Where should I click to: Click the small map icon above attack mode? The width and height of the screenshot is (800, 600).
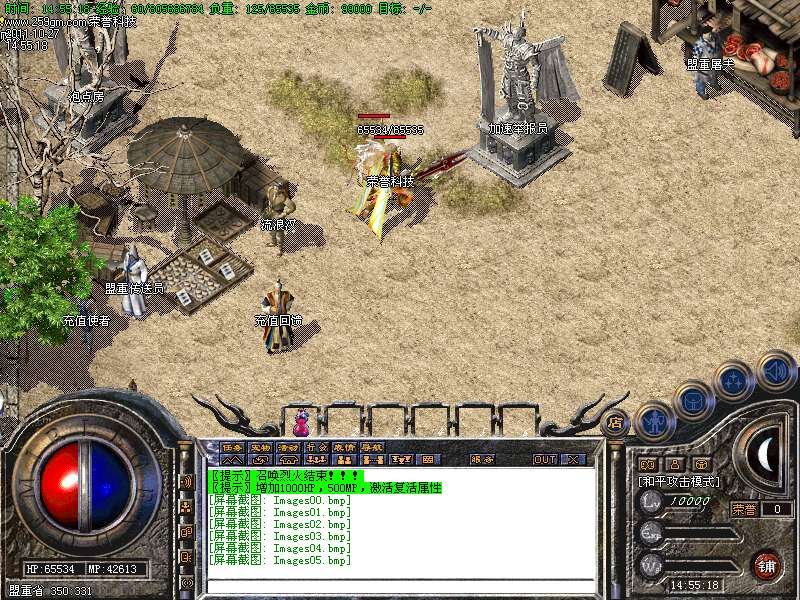[x=647, y=464]
